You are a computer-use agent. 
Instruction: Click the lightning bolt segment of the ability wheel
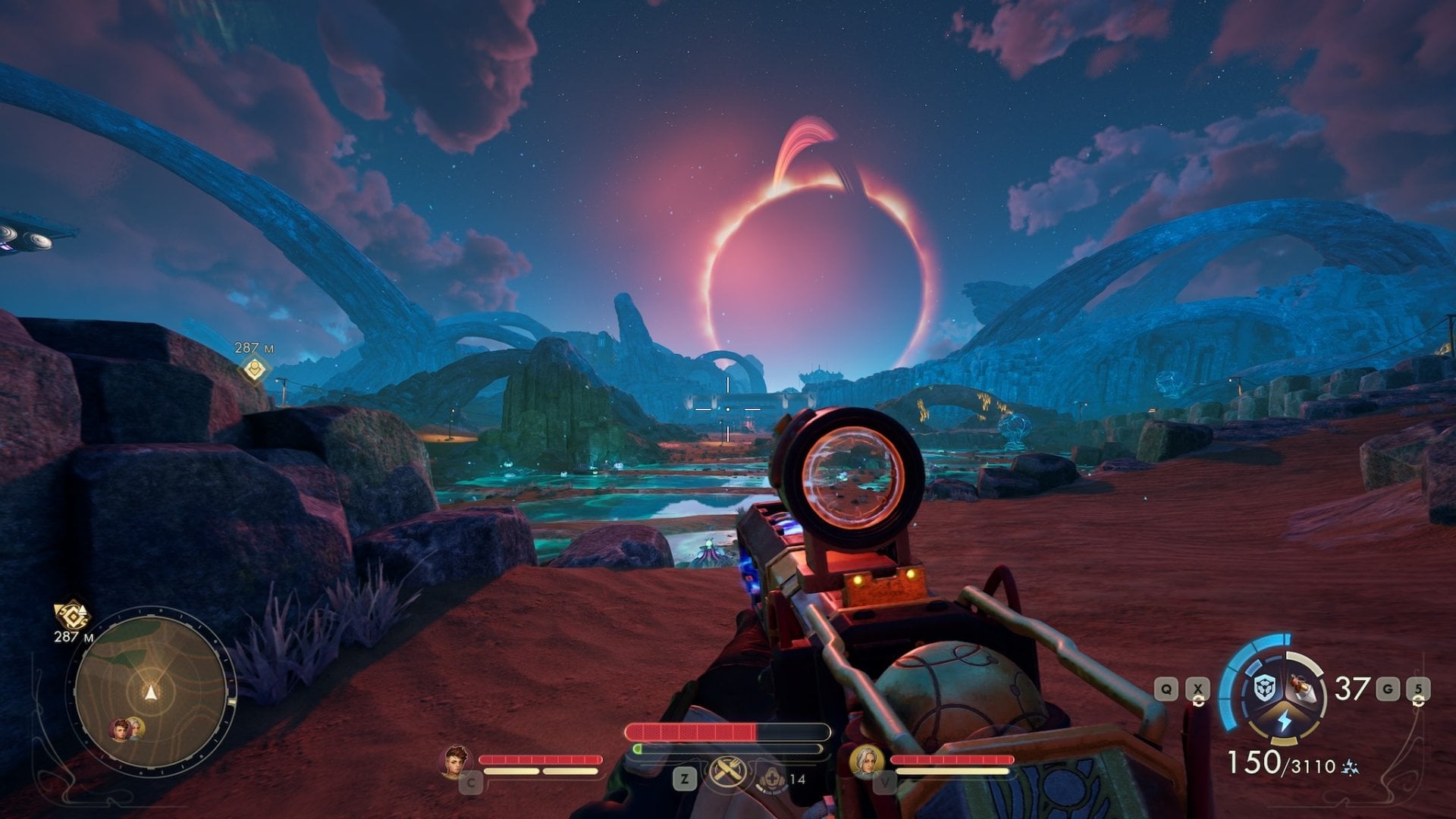point(1284,719)
